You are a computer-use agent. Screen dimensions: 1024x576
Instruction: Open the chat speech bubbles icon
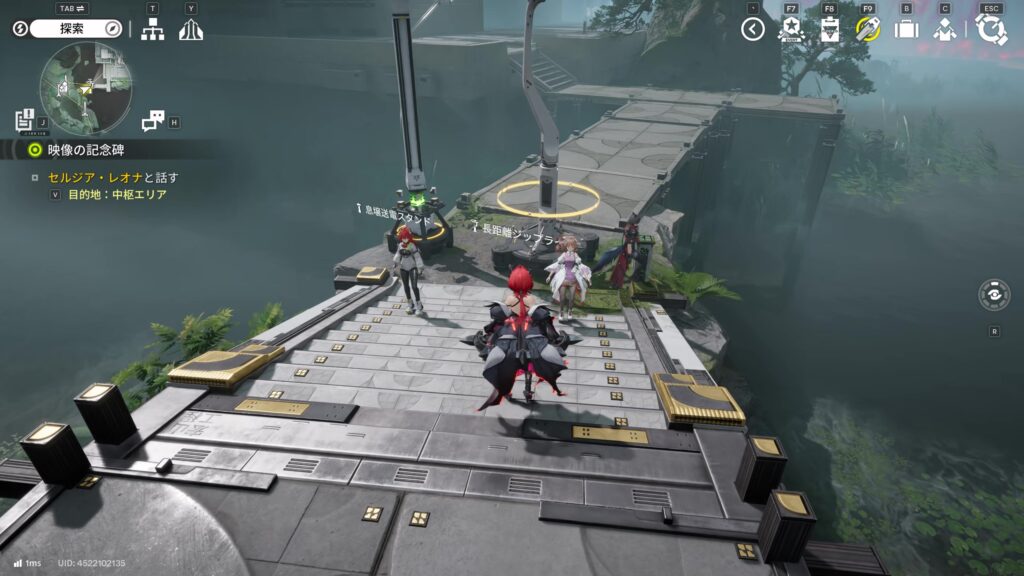tap(152, 121)
